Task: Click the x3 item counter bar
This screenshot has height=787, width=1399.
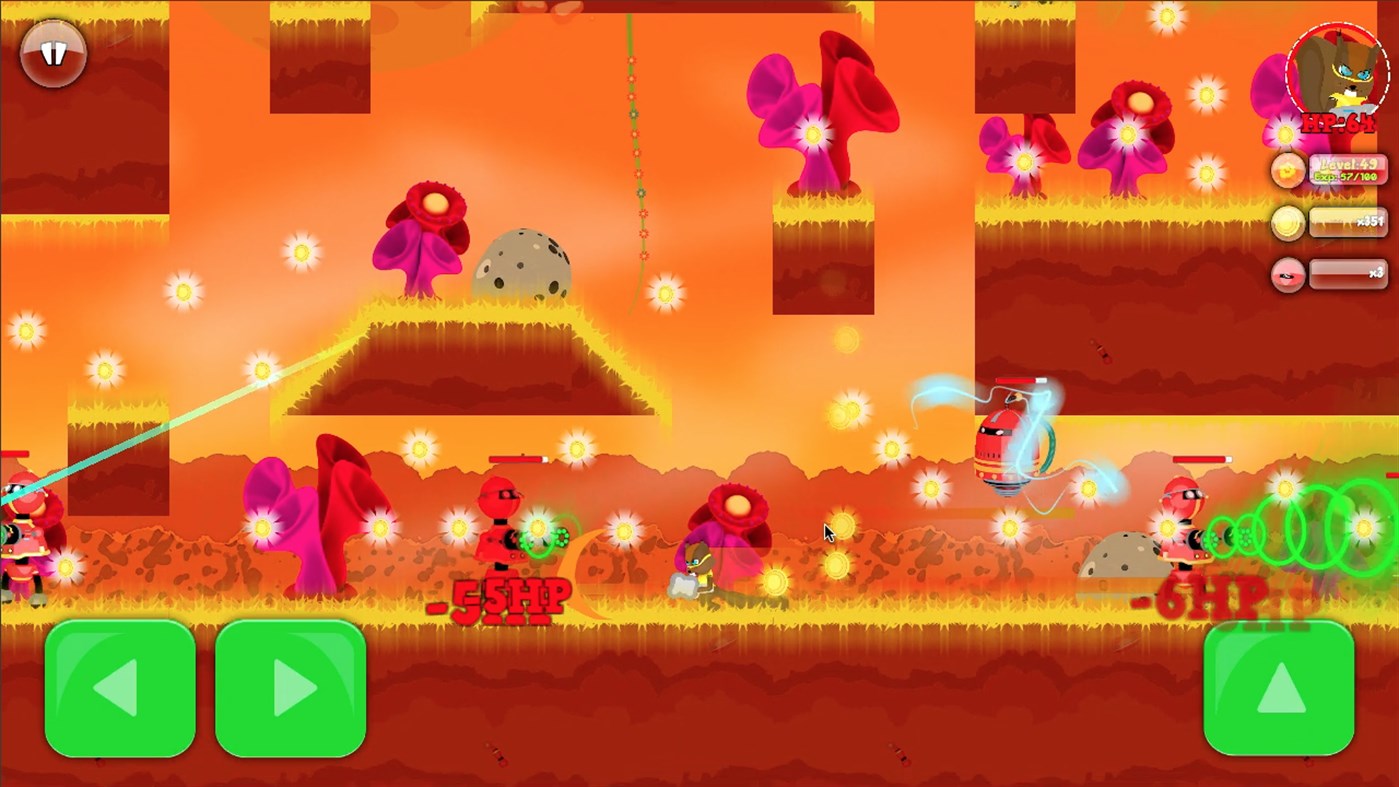Action: pos(1350,275)
